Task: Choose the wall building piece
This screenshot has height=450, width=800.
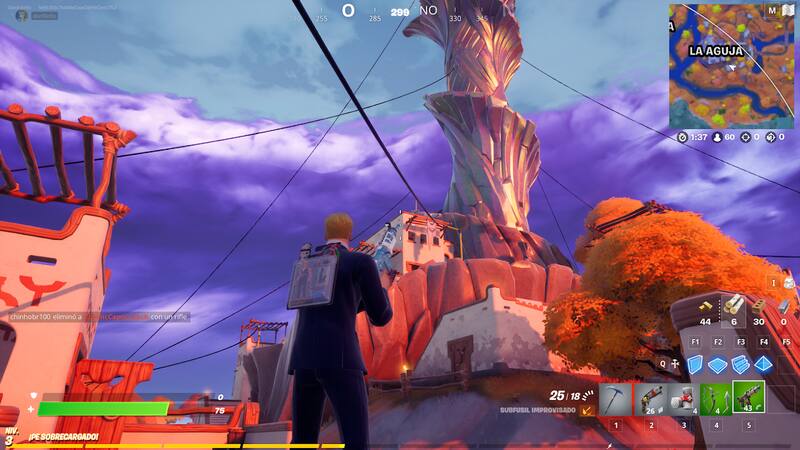Action: (x=696, y=363)
